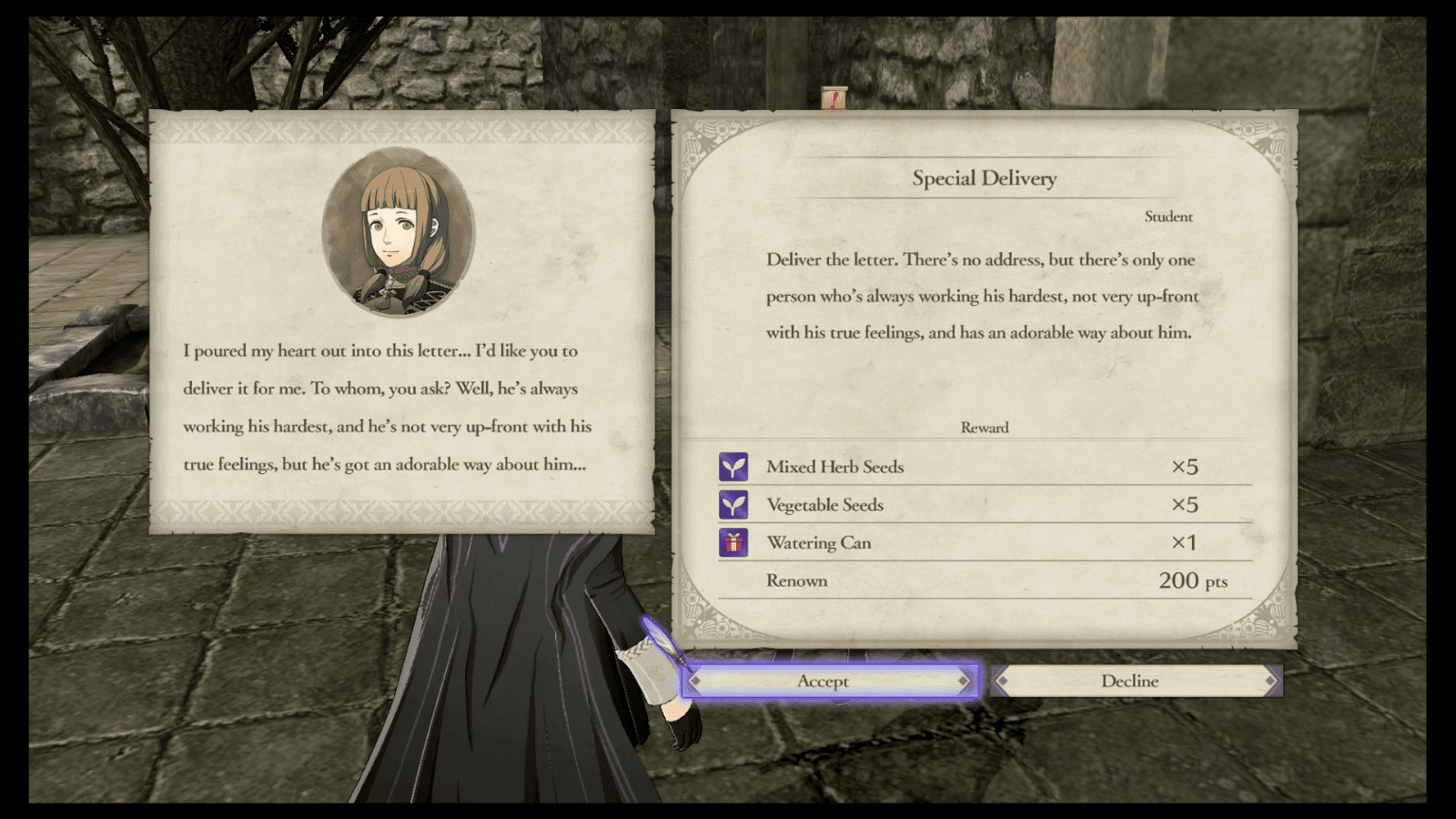The height and width of the screenshot is (819, 1456).
Task: Click the Reward section header
Action: [985, 427]
